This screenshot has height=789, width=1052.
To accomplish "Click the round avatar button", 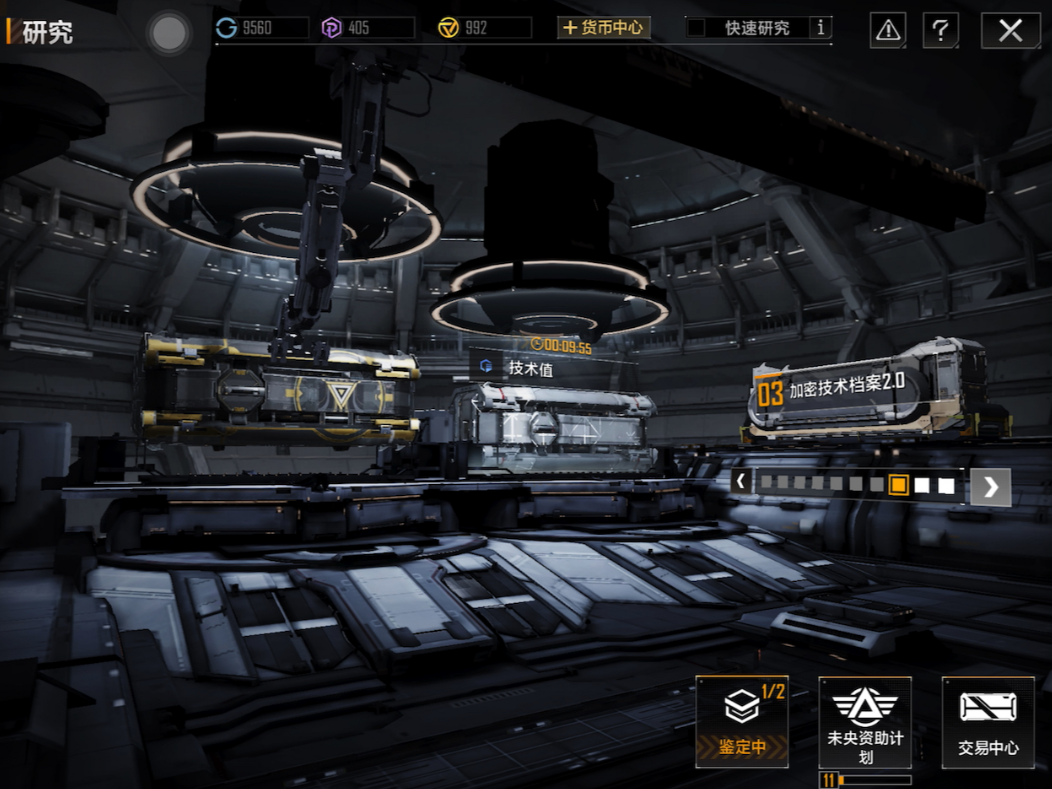I will point(168,34).
